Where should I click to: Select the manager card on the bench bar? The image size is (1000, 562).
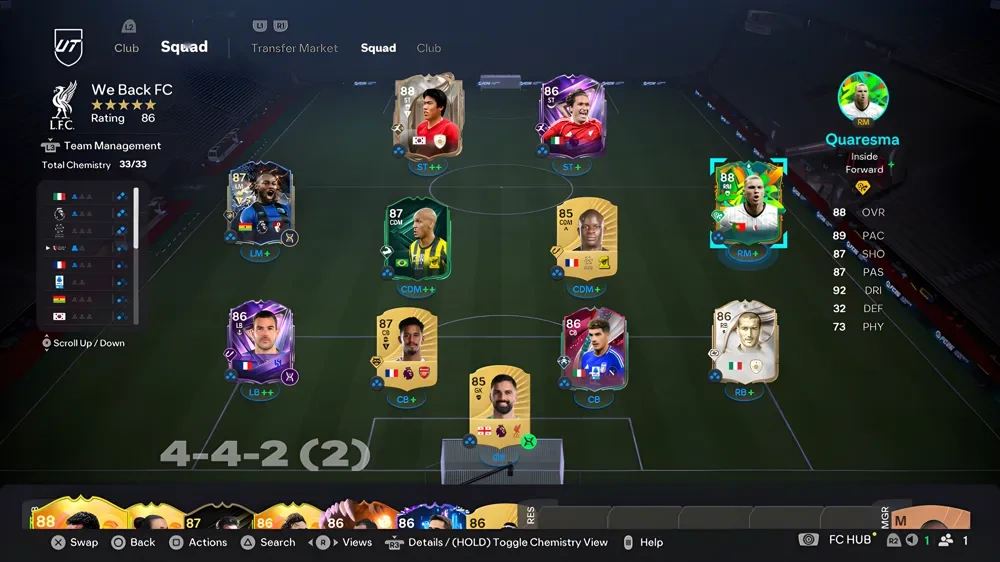point(930,518)
